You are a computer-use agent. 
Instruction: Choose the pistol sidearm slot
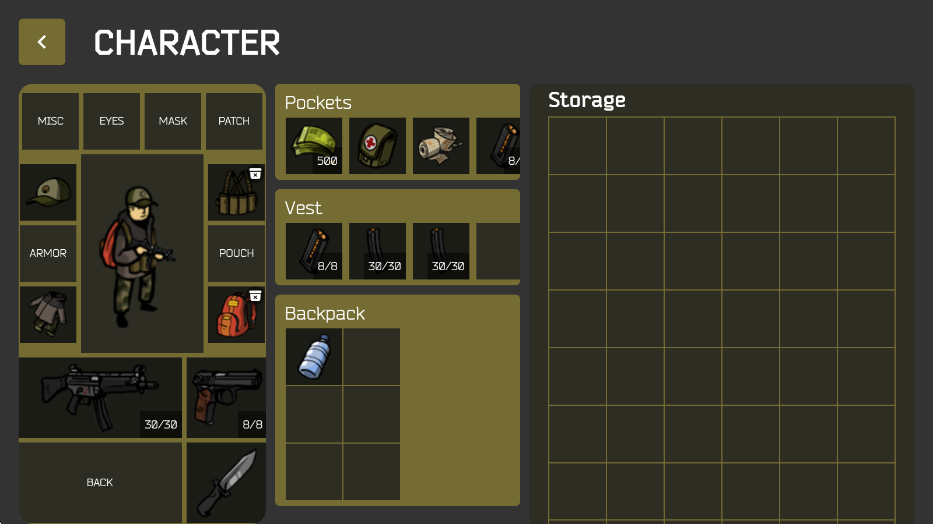pos(225,397)
